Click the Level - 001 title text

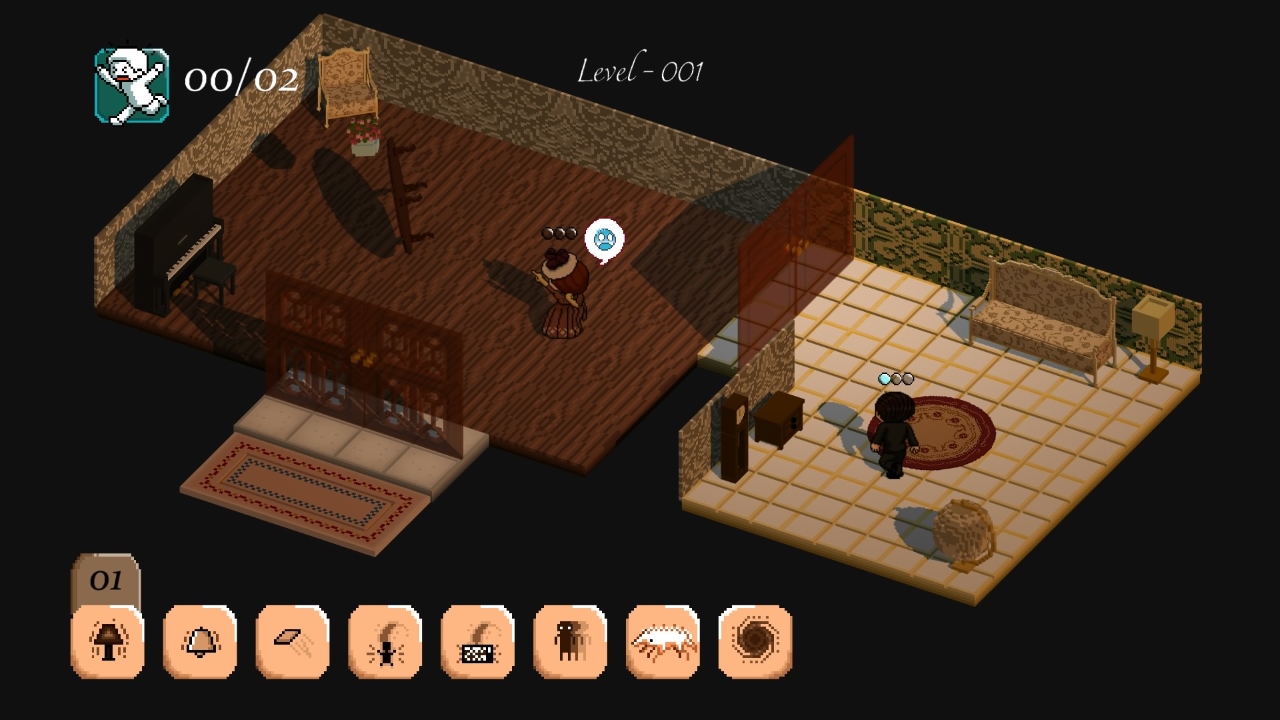click(x=642, y=70)
